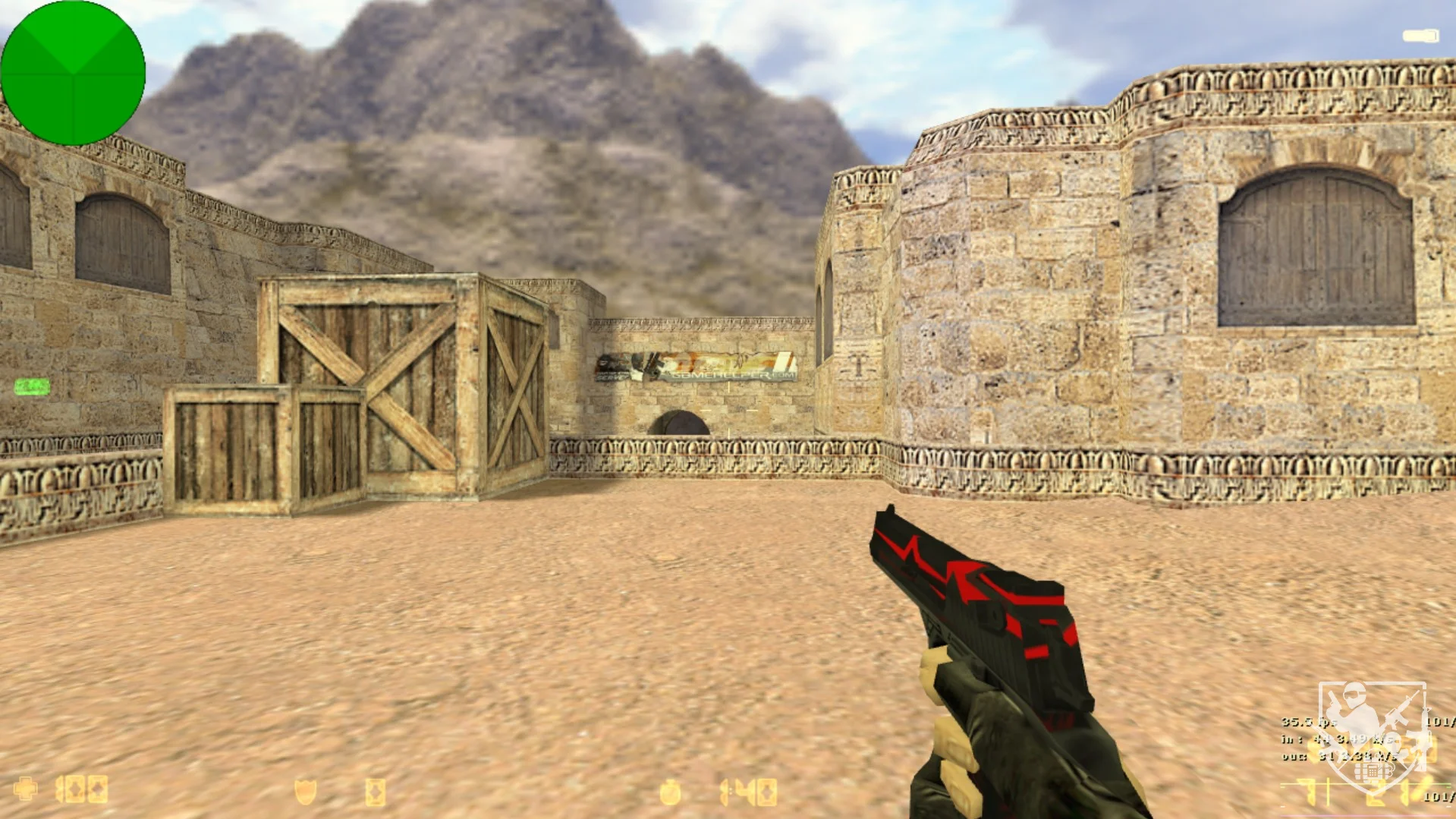Click the green circular radar
The image size is (1456, 819).
coord(73,73)
